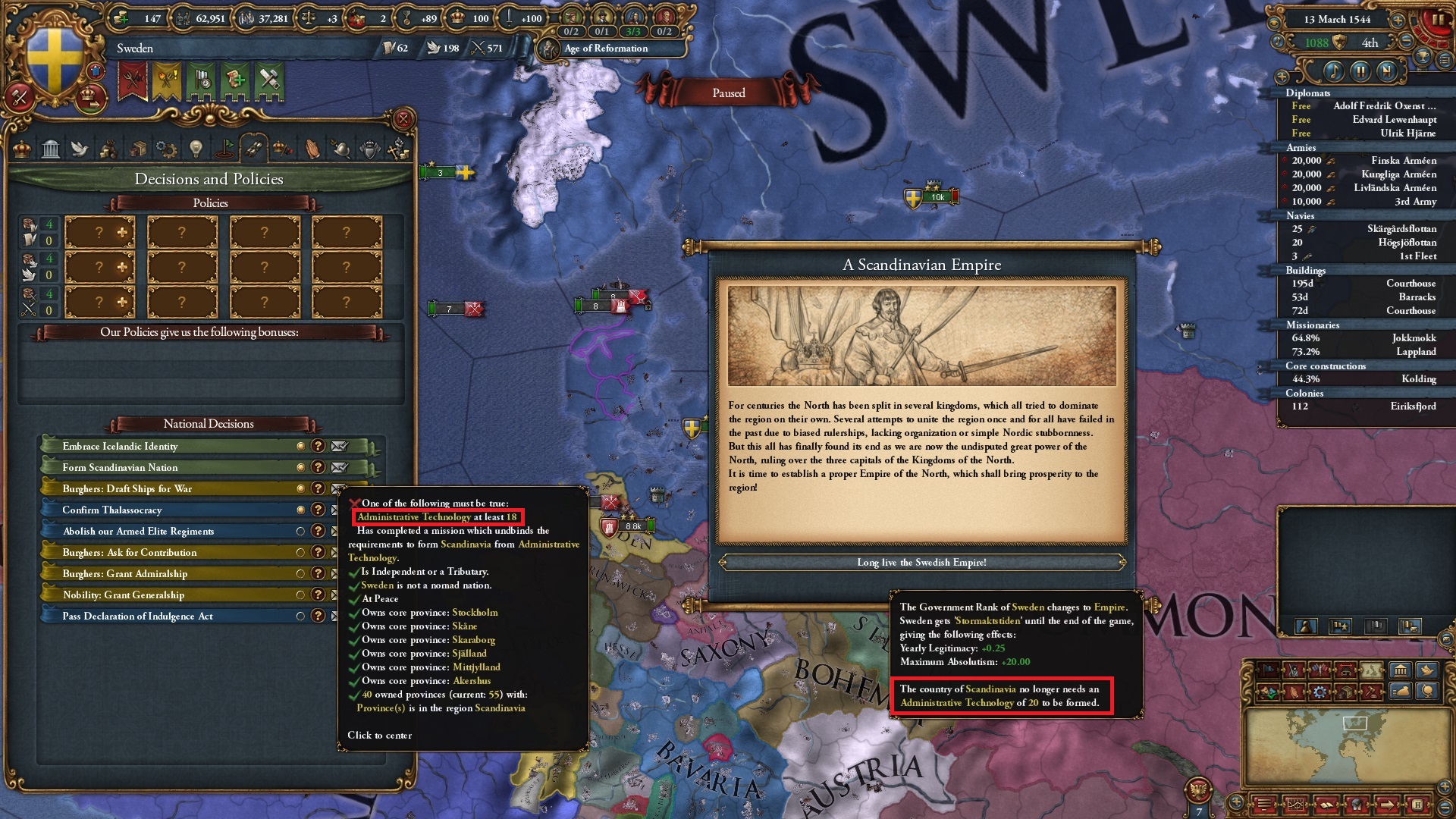The width and height of the screenshot is (1456, 819).
Task: Toggle the radio button for Embrace Icelandic Identity
Action: [x=301, y=447]
